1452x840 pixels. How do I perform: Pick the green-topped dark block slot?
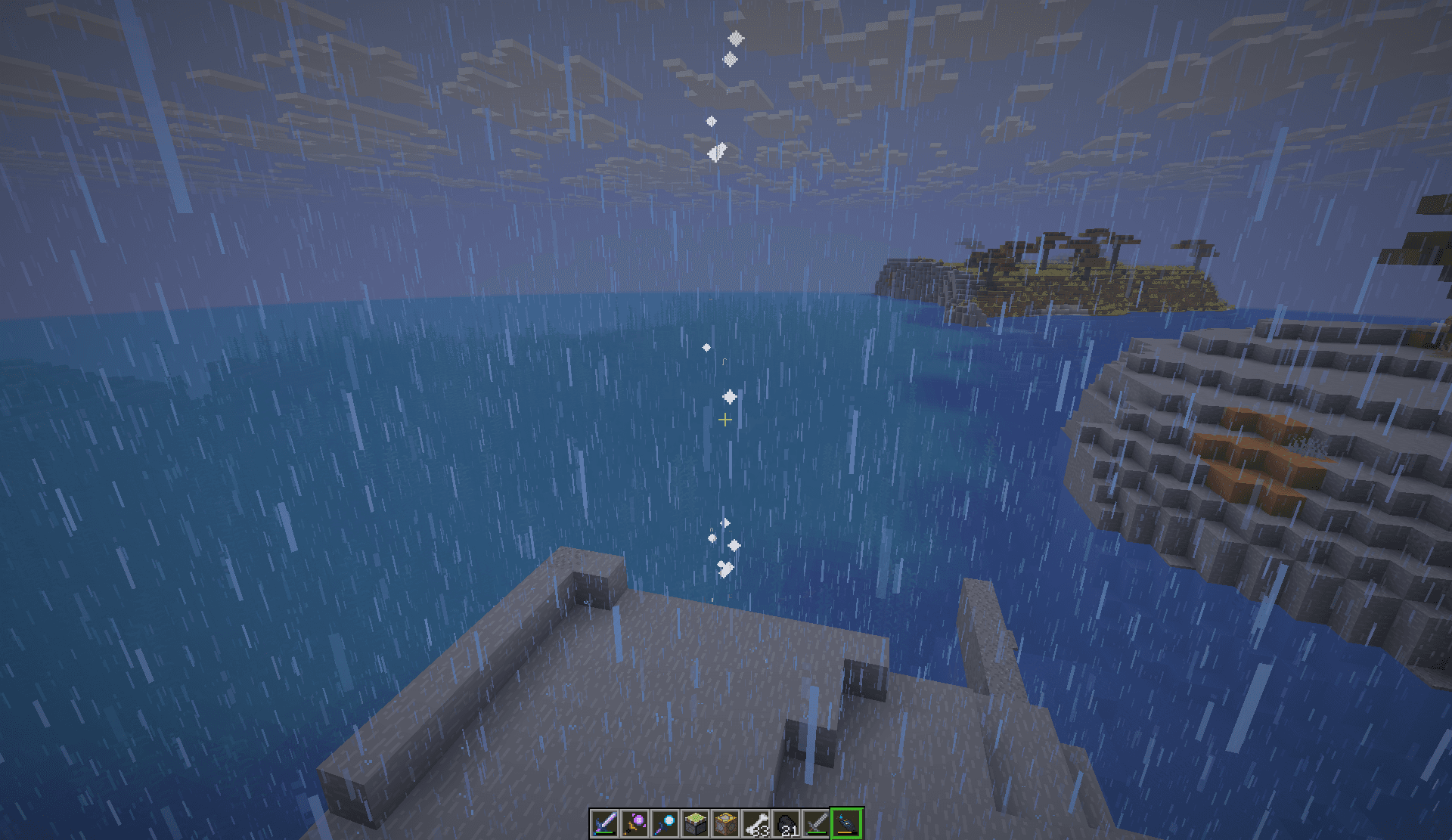click(x=695, y=823)
